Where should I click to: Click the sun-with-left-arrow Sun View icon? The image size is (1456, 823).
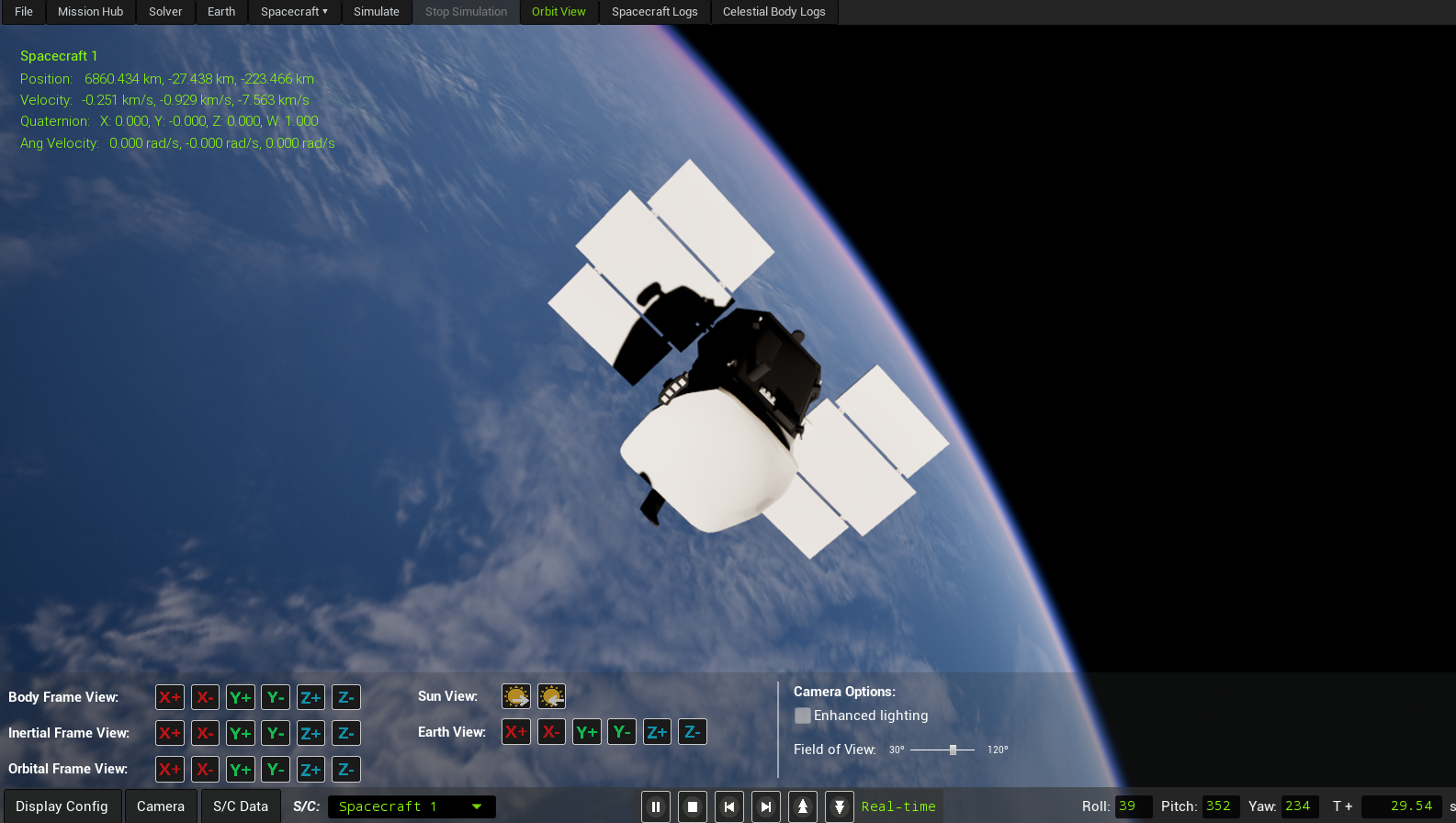point(550,696)
